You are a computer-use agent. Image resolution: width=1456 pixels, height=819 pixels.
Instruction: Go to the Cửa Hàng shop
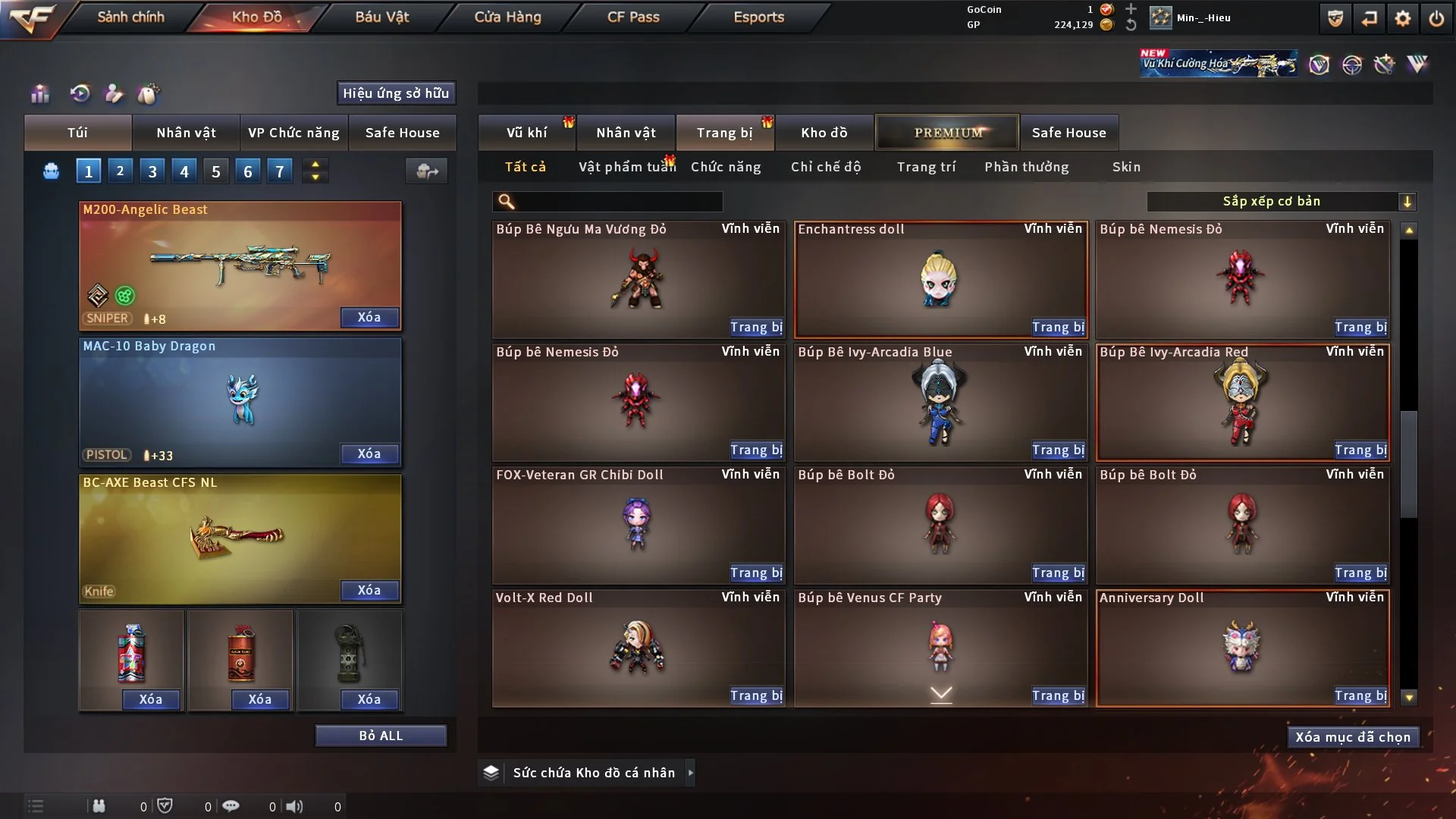point(507,17)
